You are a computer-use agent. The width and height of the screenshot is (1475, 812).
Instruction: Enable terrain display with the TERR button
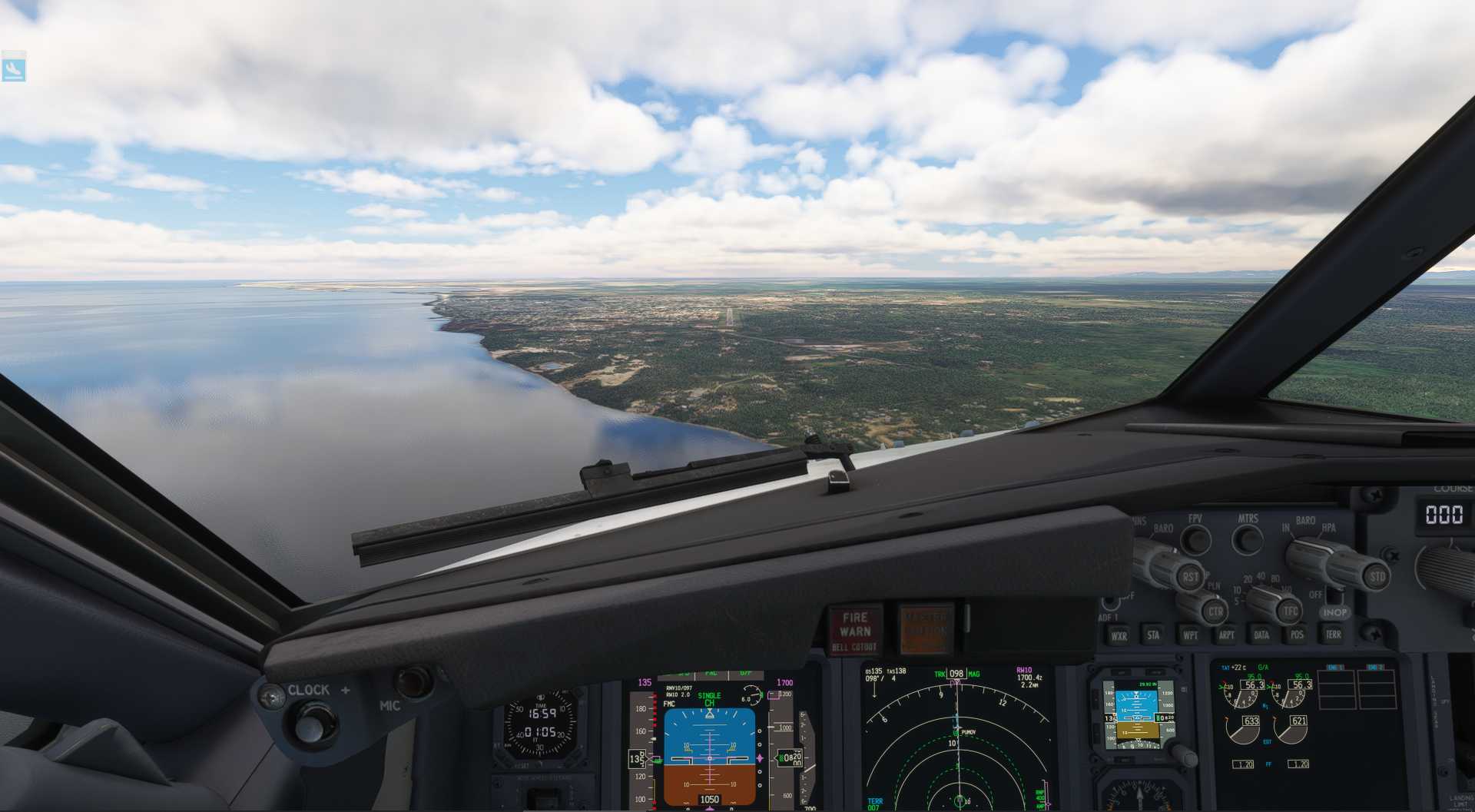1333,635
